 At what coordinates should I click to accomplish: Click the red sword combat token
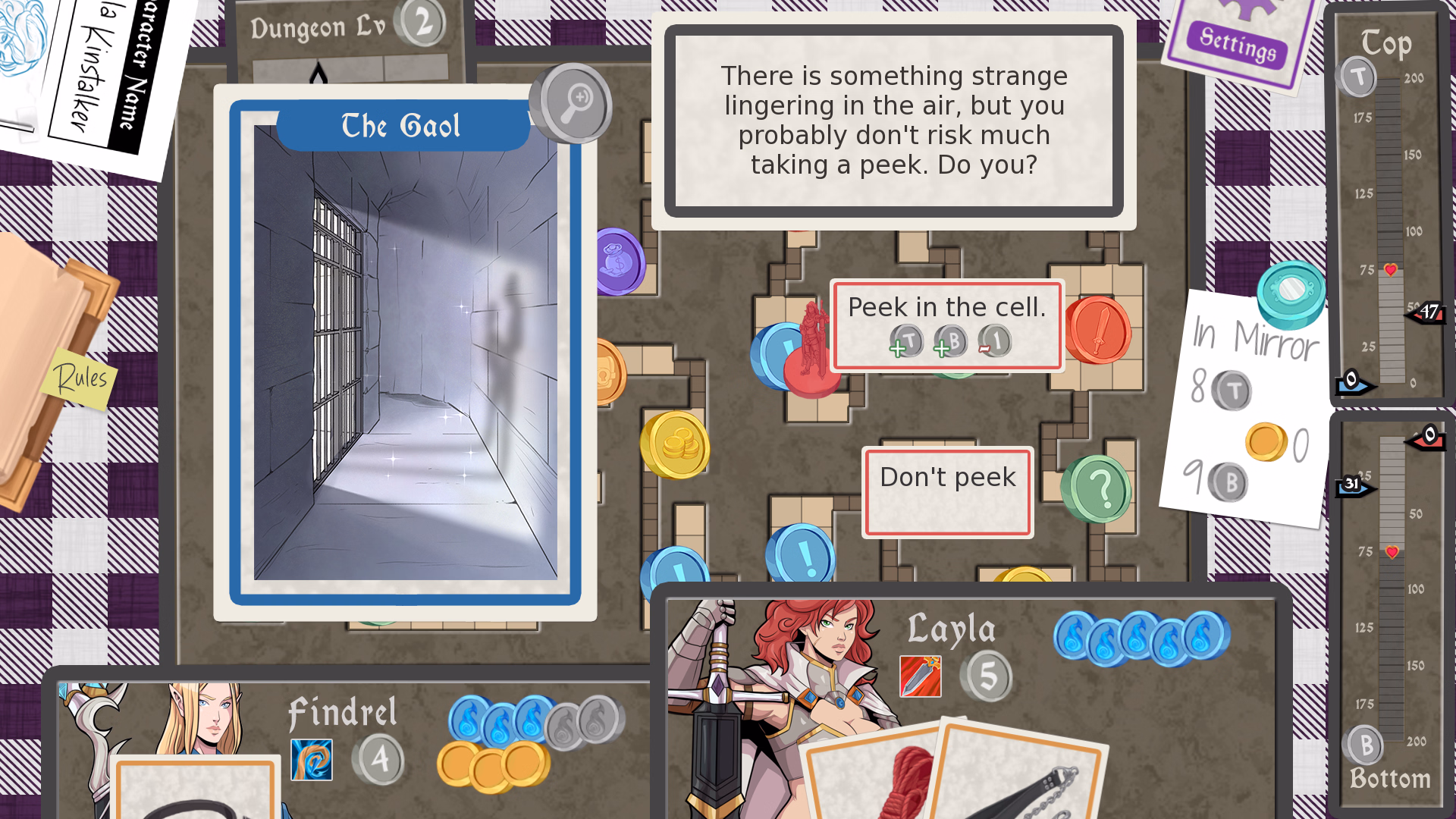tap(1099, 330)
